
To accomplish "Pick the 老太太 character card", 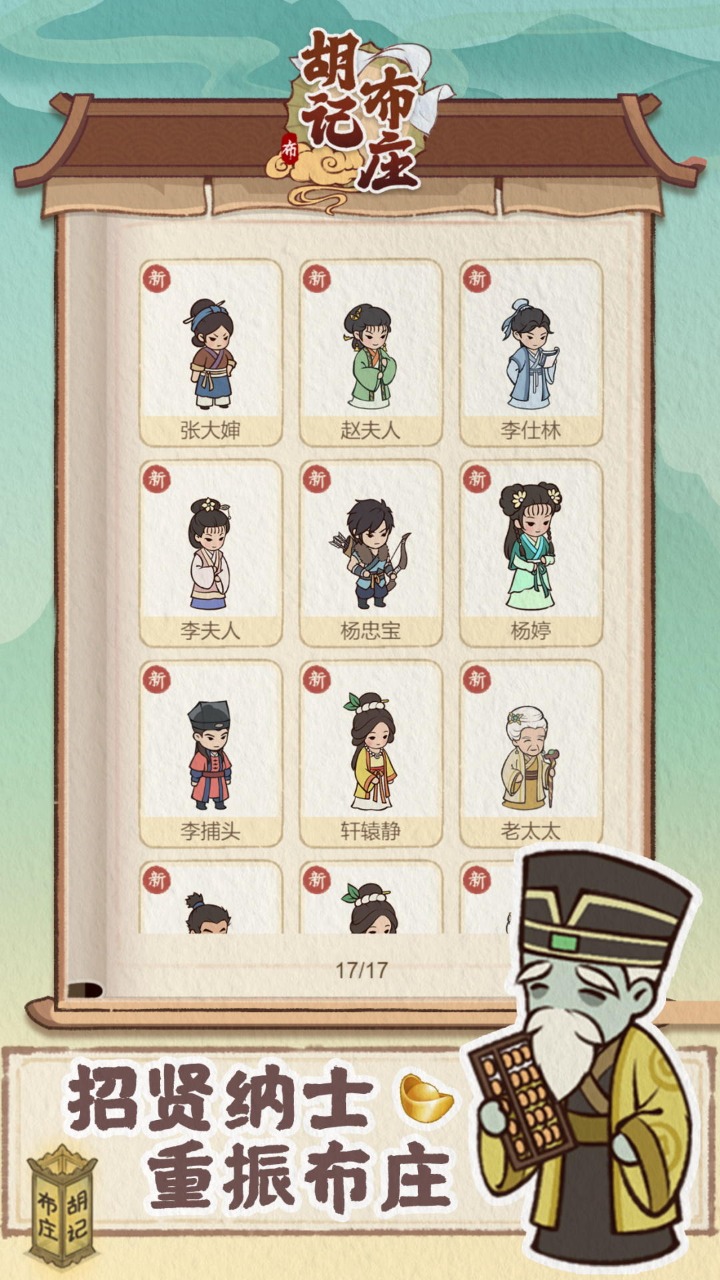I will click(531, 752).
